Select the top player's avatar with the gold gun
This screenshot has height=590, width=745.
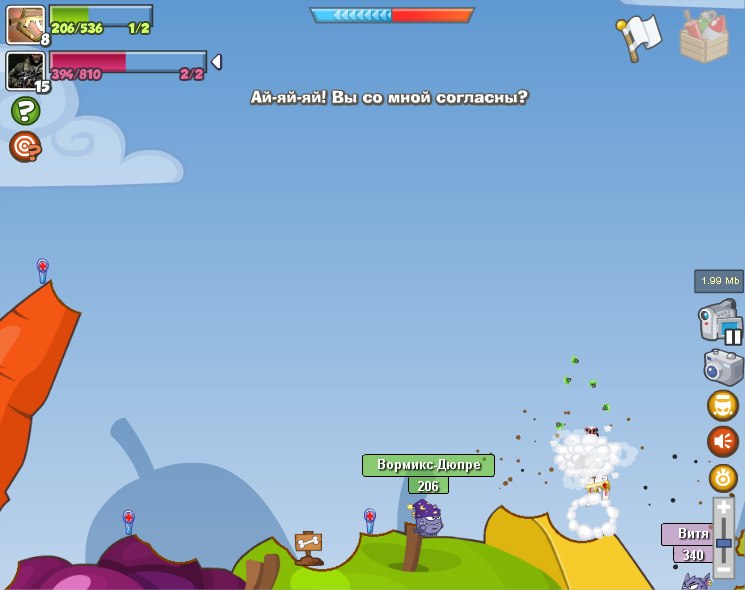(x=25, y=24)
